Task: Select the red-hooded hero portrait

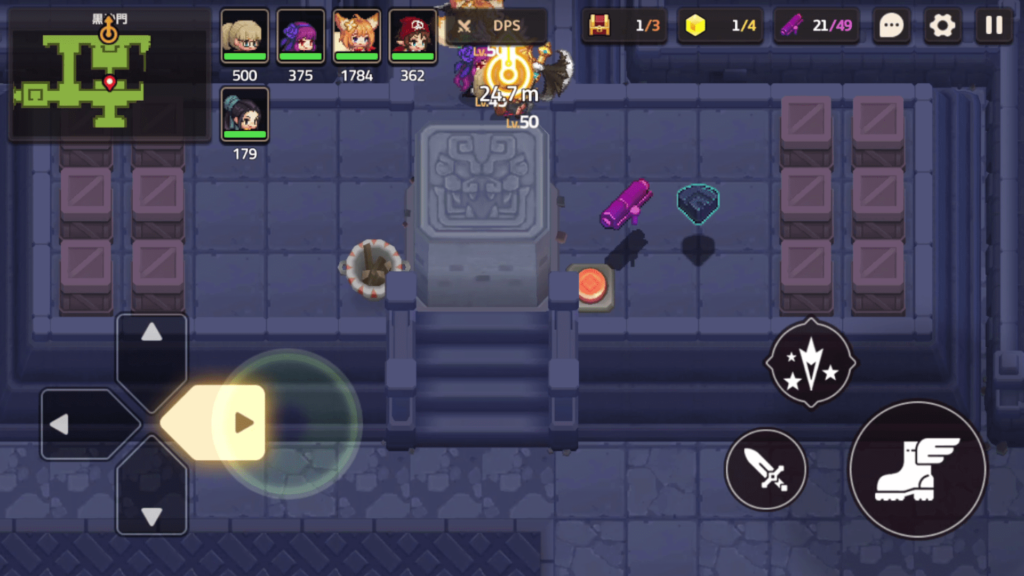Action: 412,37
